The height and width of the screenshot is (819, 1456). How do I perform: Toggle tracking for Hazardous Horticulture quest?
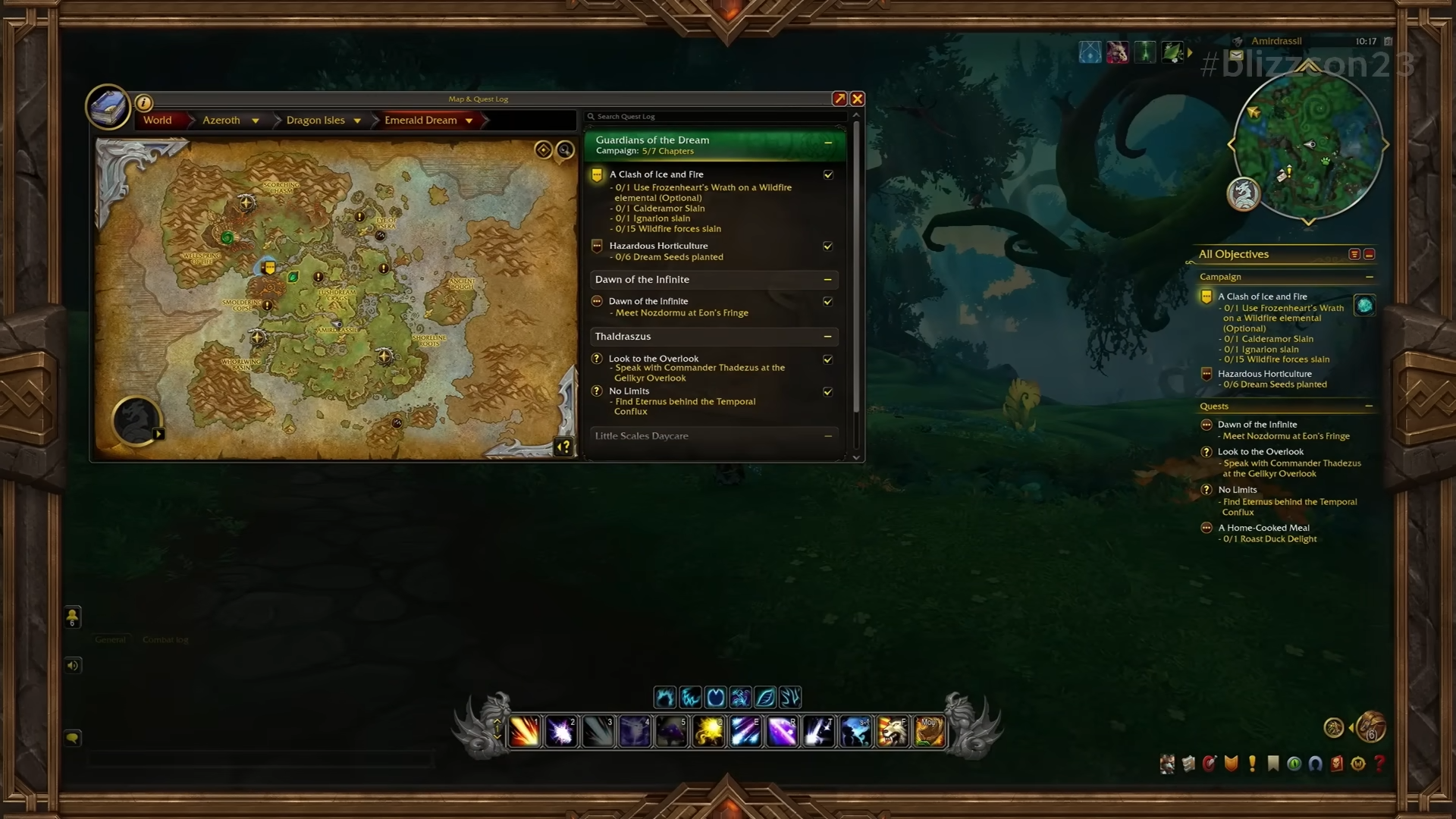(x=828, y=246)
